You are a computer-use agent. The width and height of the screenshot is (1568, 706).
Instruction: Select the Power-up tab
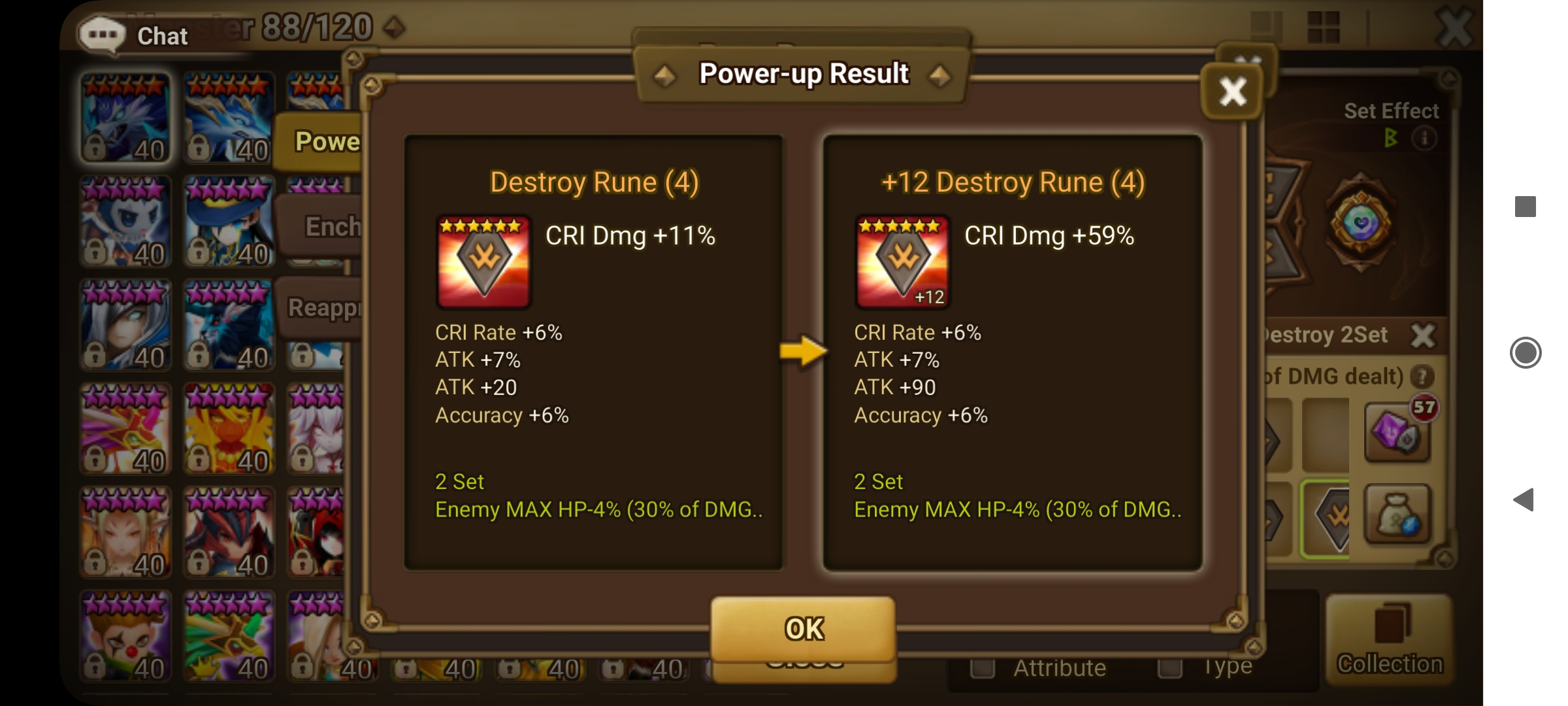[x=327, y=141]
